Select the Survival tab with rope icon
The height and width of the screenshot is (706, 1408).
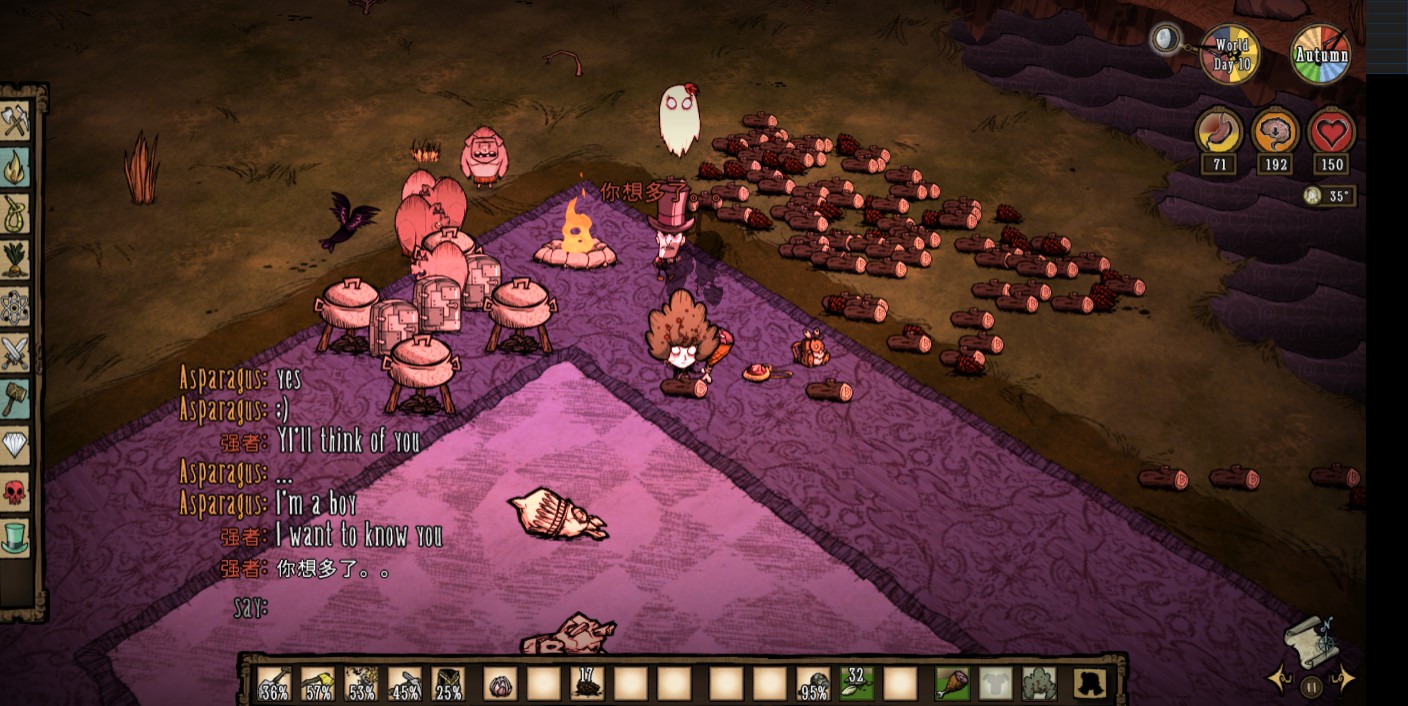point(16,214)
